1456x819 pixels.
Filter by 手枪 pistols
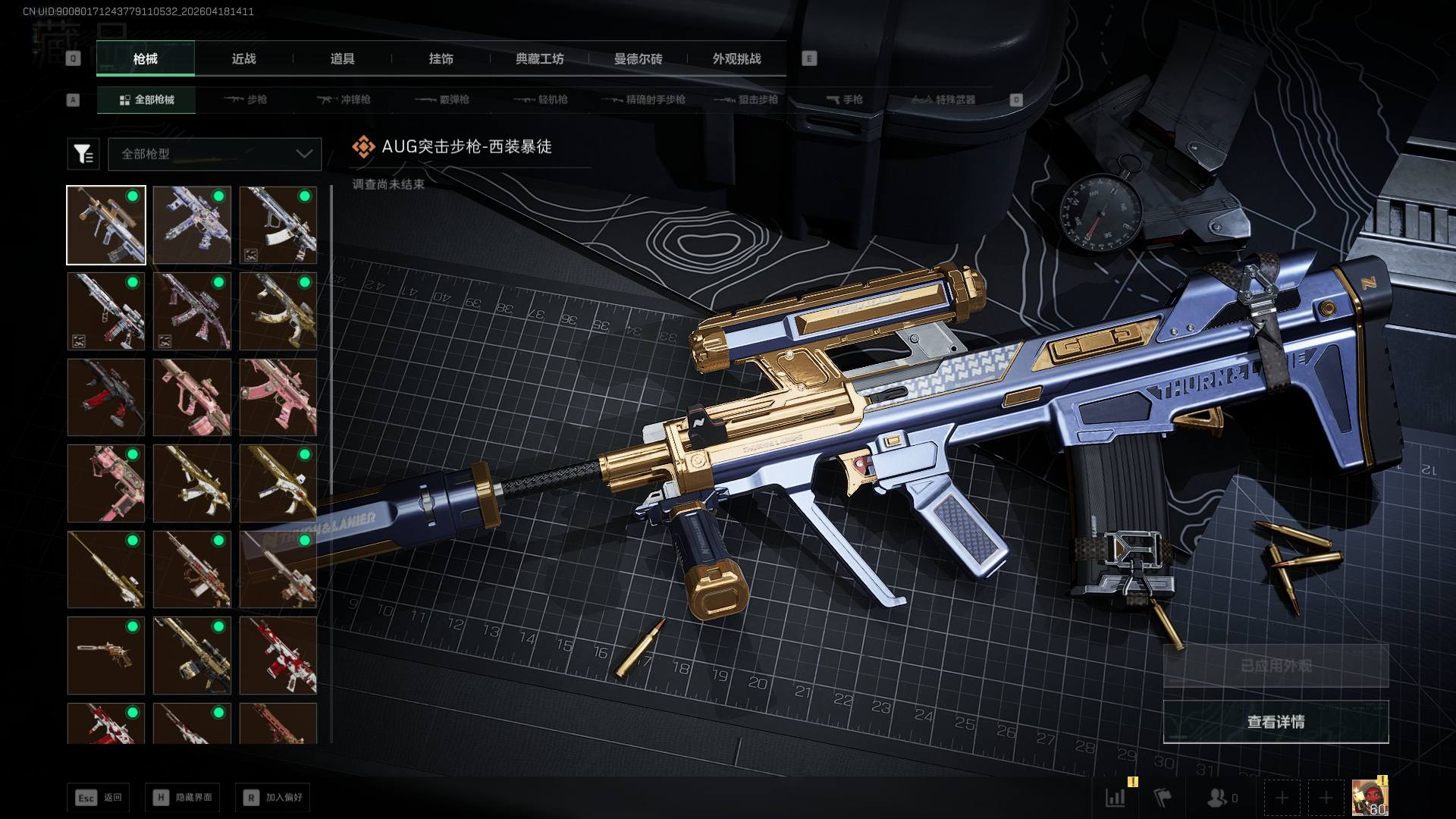point(844,99)
